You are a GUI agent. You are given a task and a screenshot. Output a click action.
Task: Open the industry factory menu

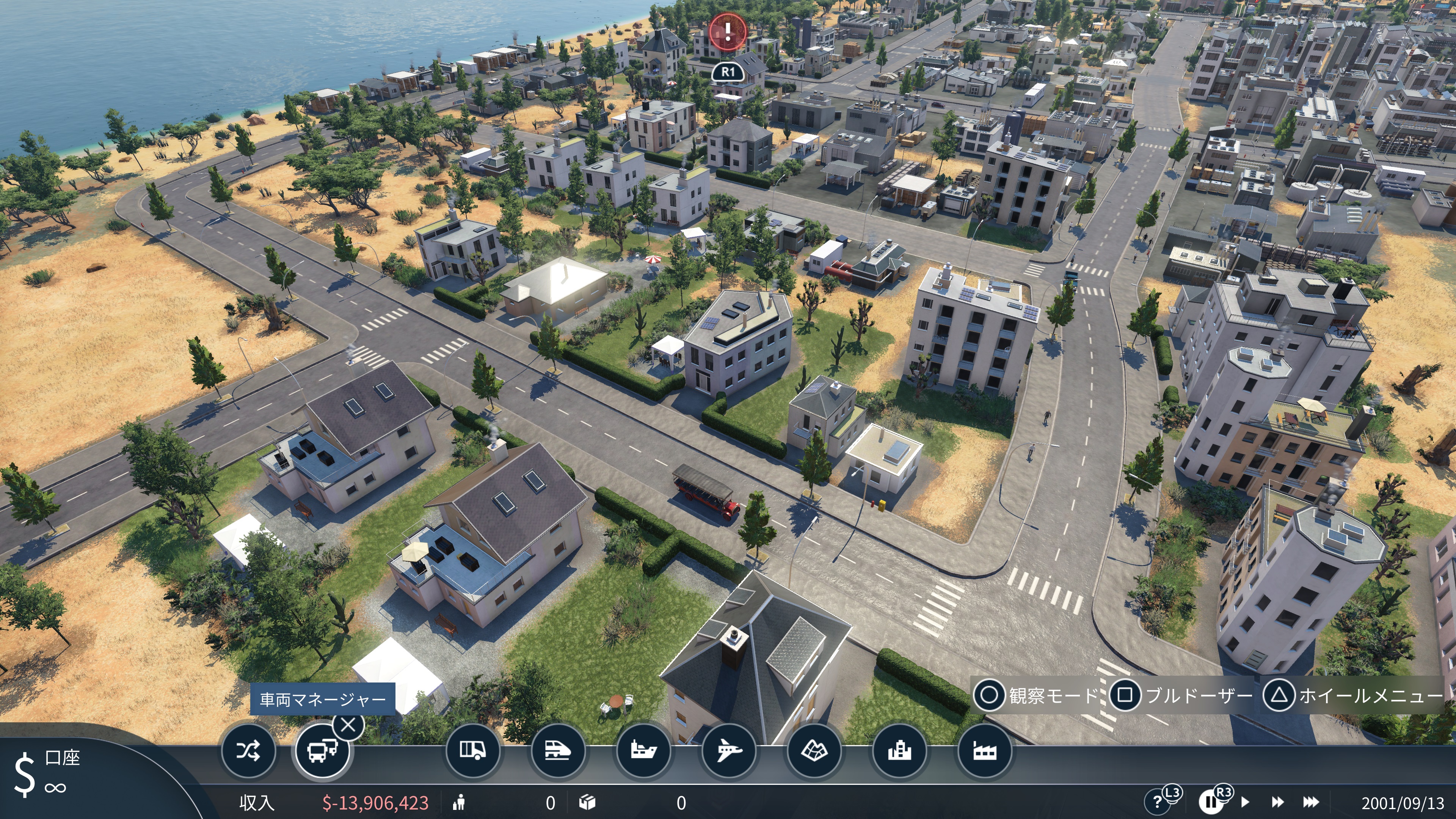[984, 751]
